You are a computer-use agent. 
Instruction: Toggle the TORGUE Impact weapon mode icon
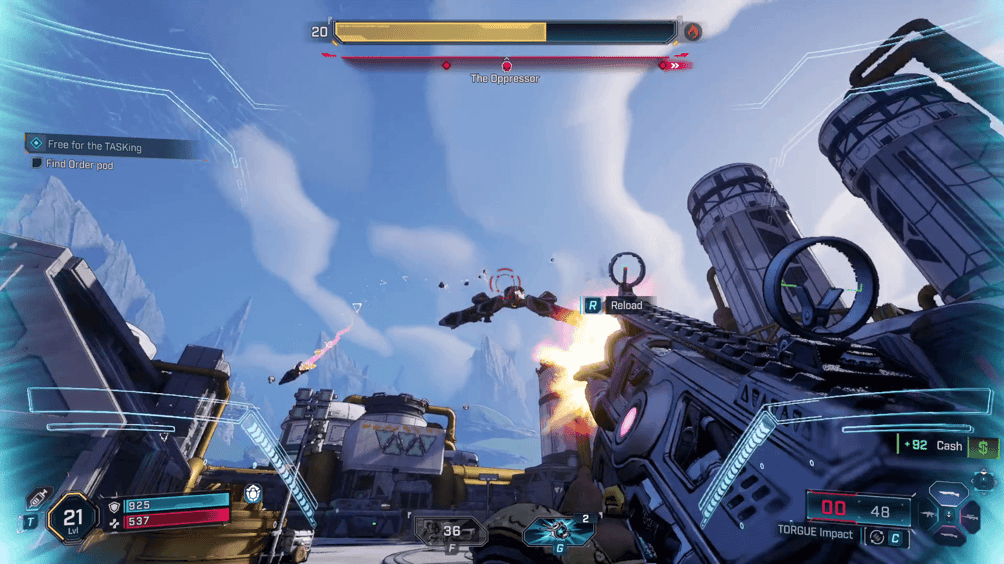(876, 537)
